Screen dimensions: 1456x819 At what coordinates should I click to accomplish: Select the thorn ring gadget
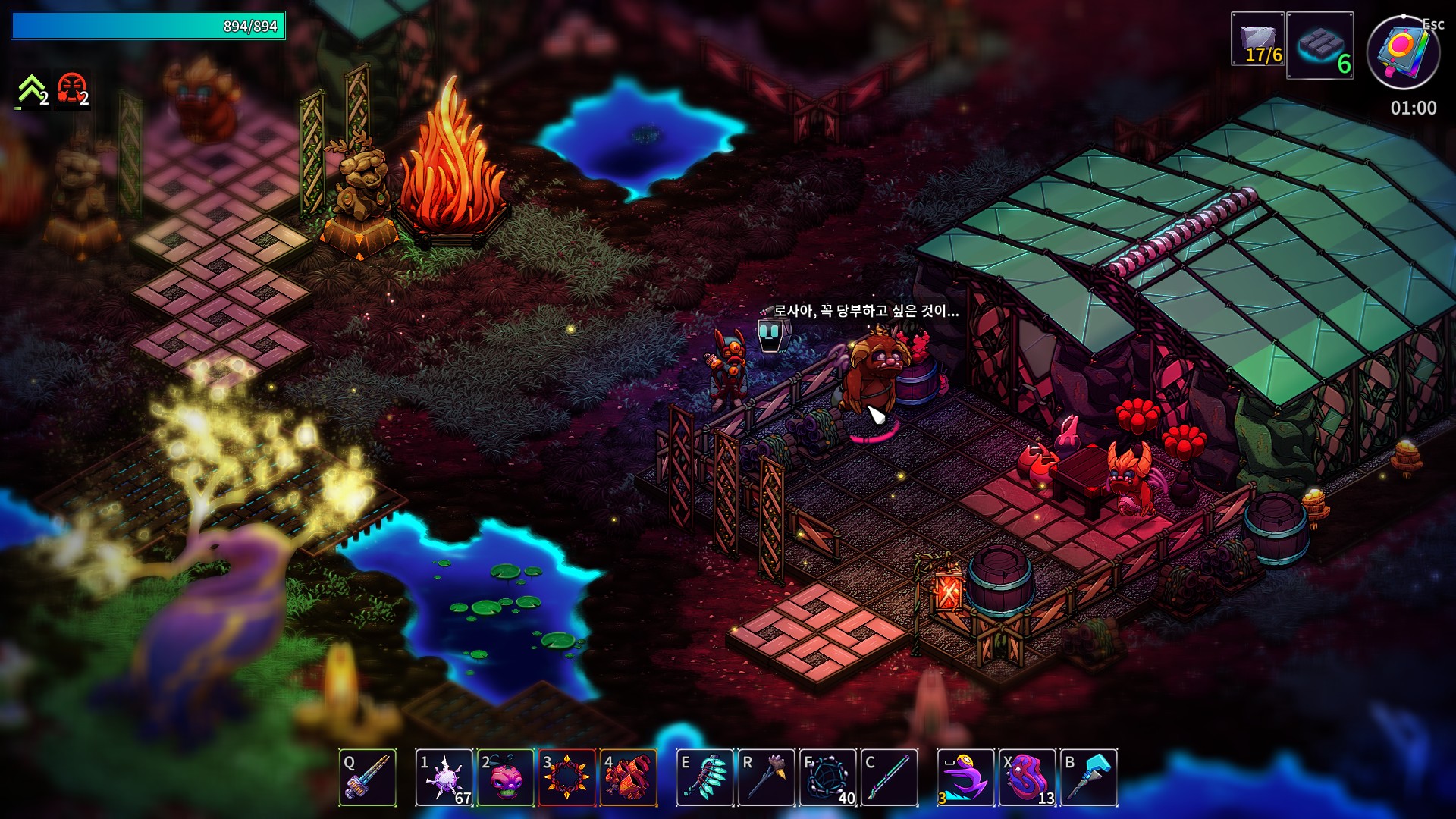[x=566, y=777]
